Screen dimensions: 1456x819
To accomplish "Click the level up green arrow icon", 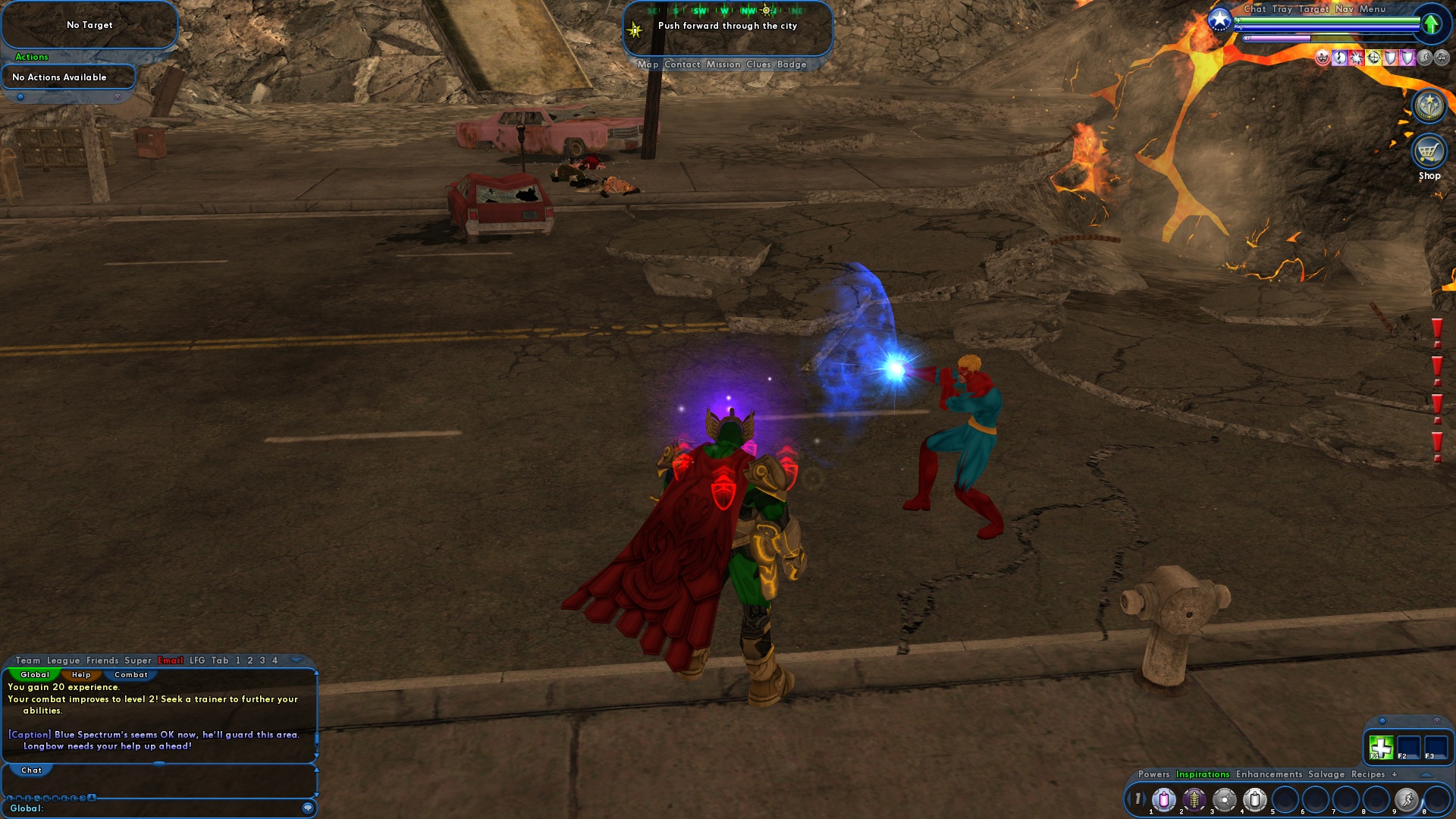I will point(1430,23).
